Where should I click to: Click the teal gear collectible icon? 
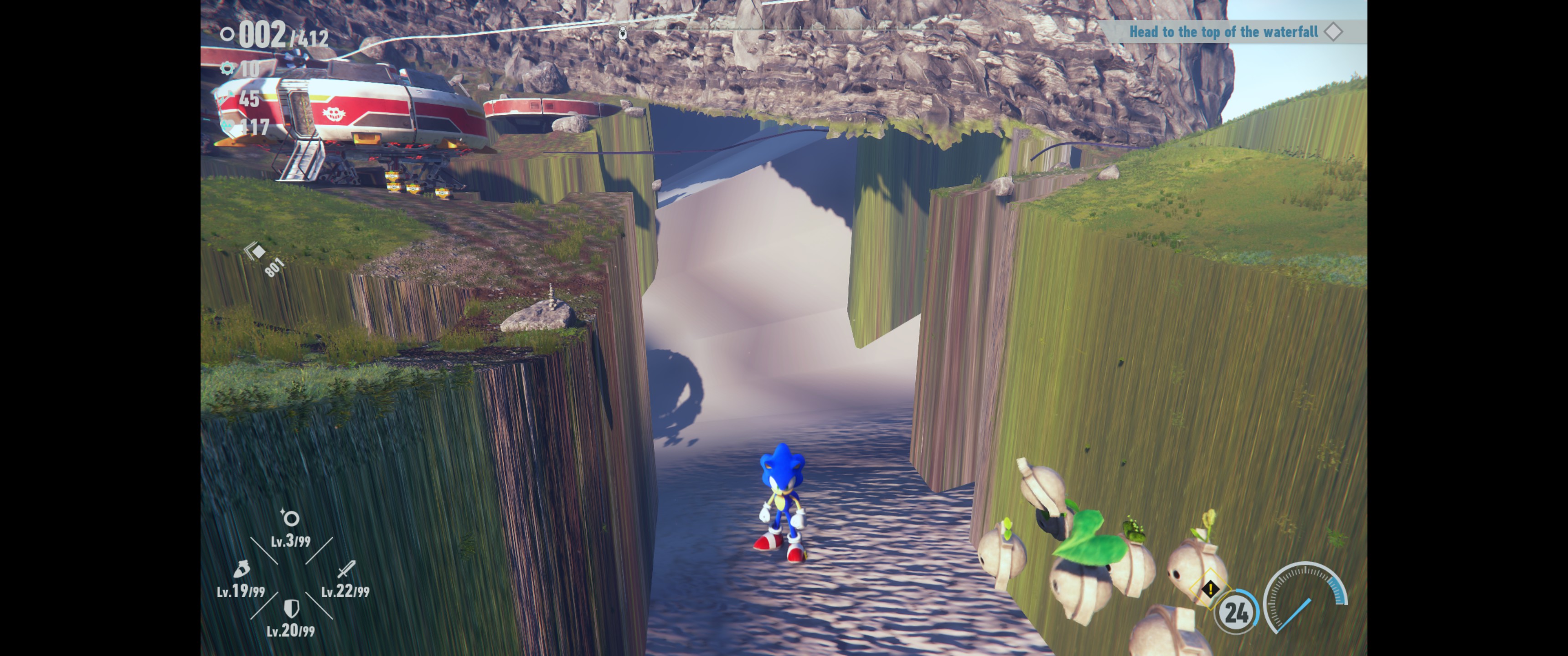click(x=227, y=69)
